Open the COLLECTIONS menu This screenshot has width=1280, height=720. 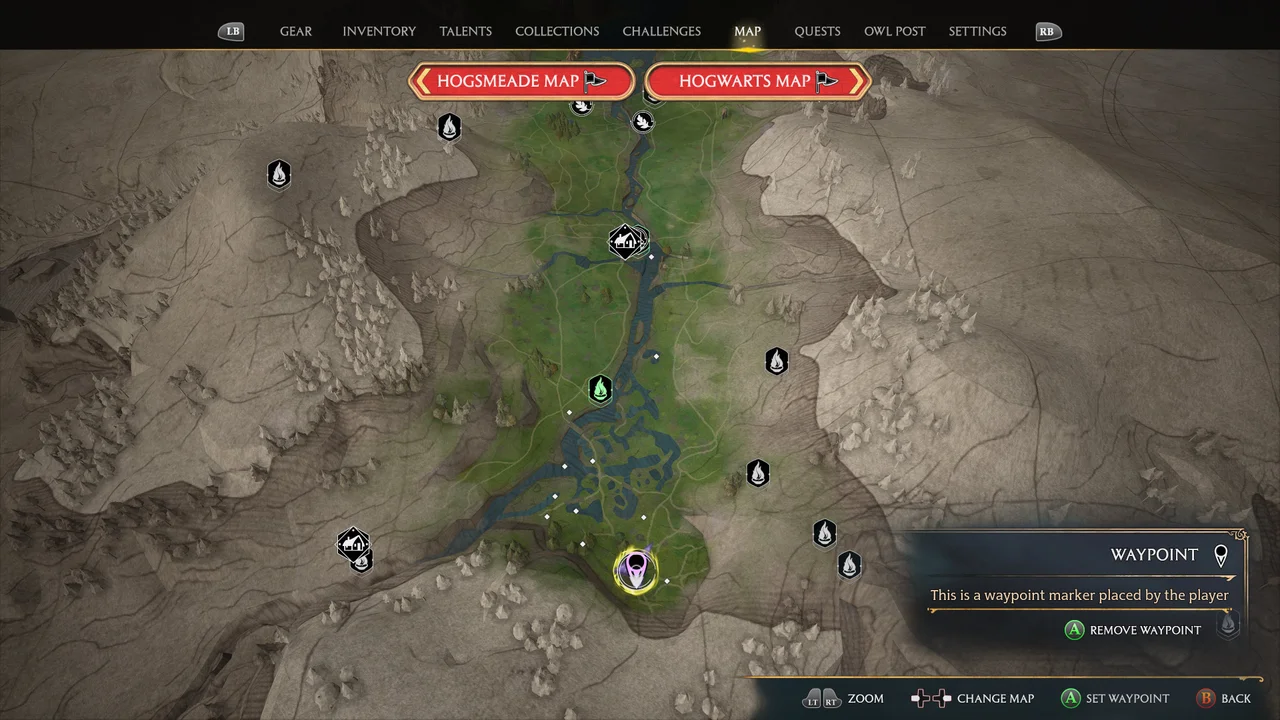[557, 31]
